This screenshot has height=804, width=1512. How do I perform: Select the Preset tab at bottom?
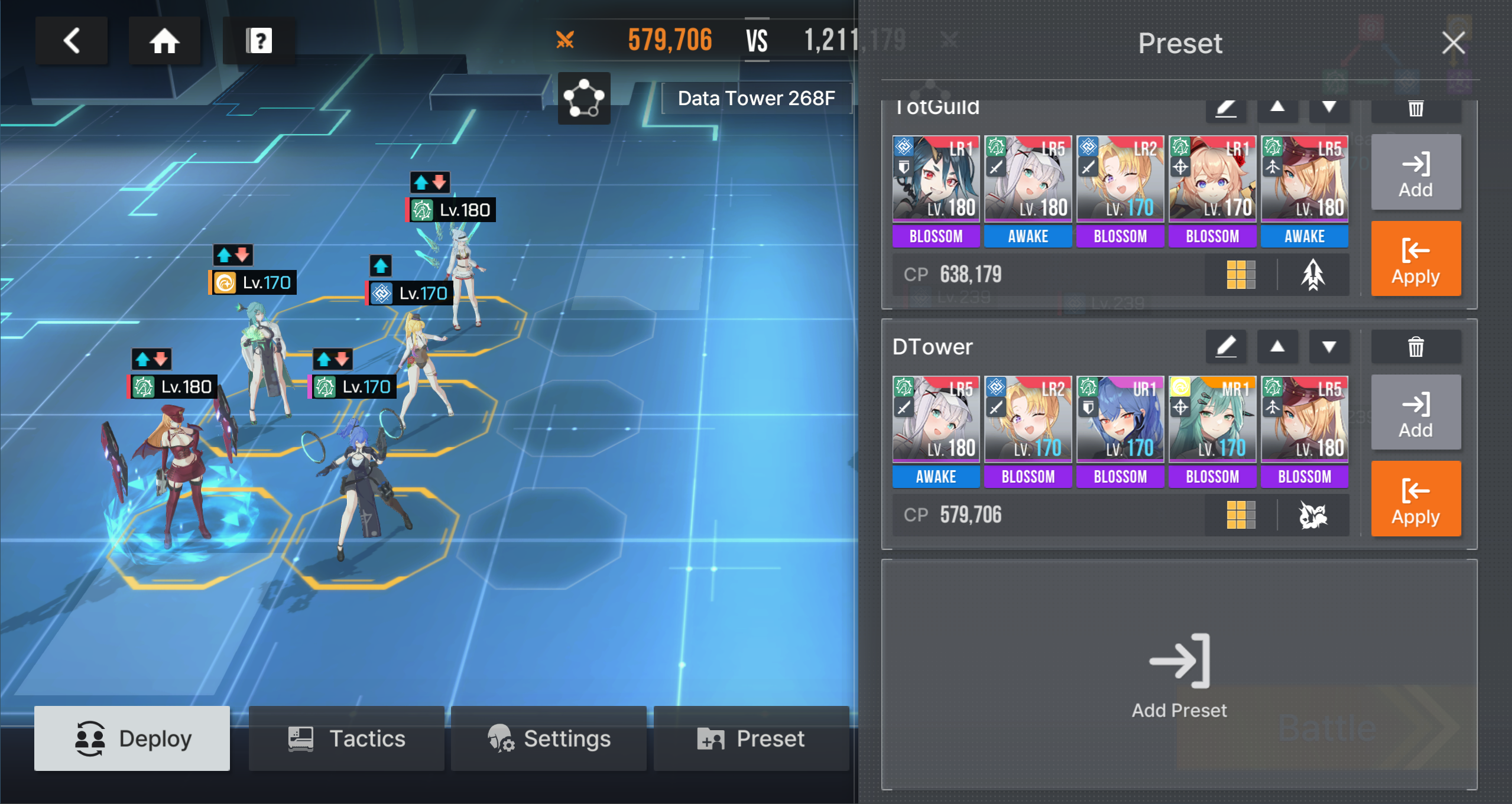(751, 738)
